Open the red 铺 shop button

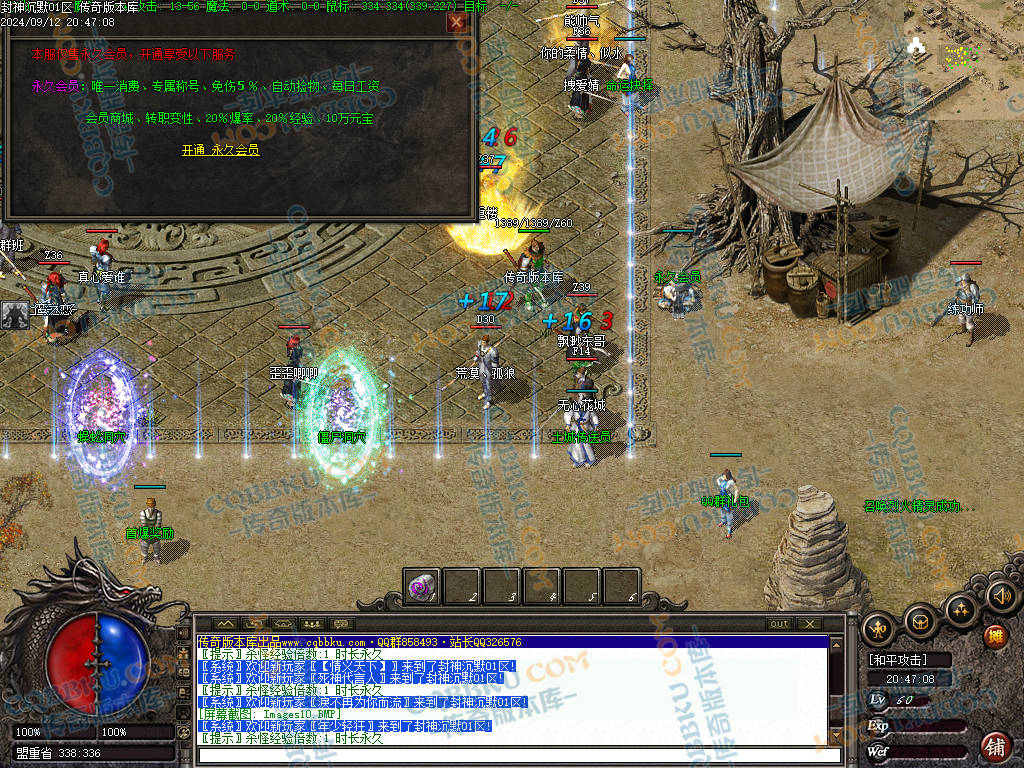coord(995,746)
